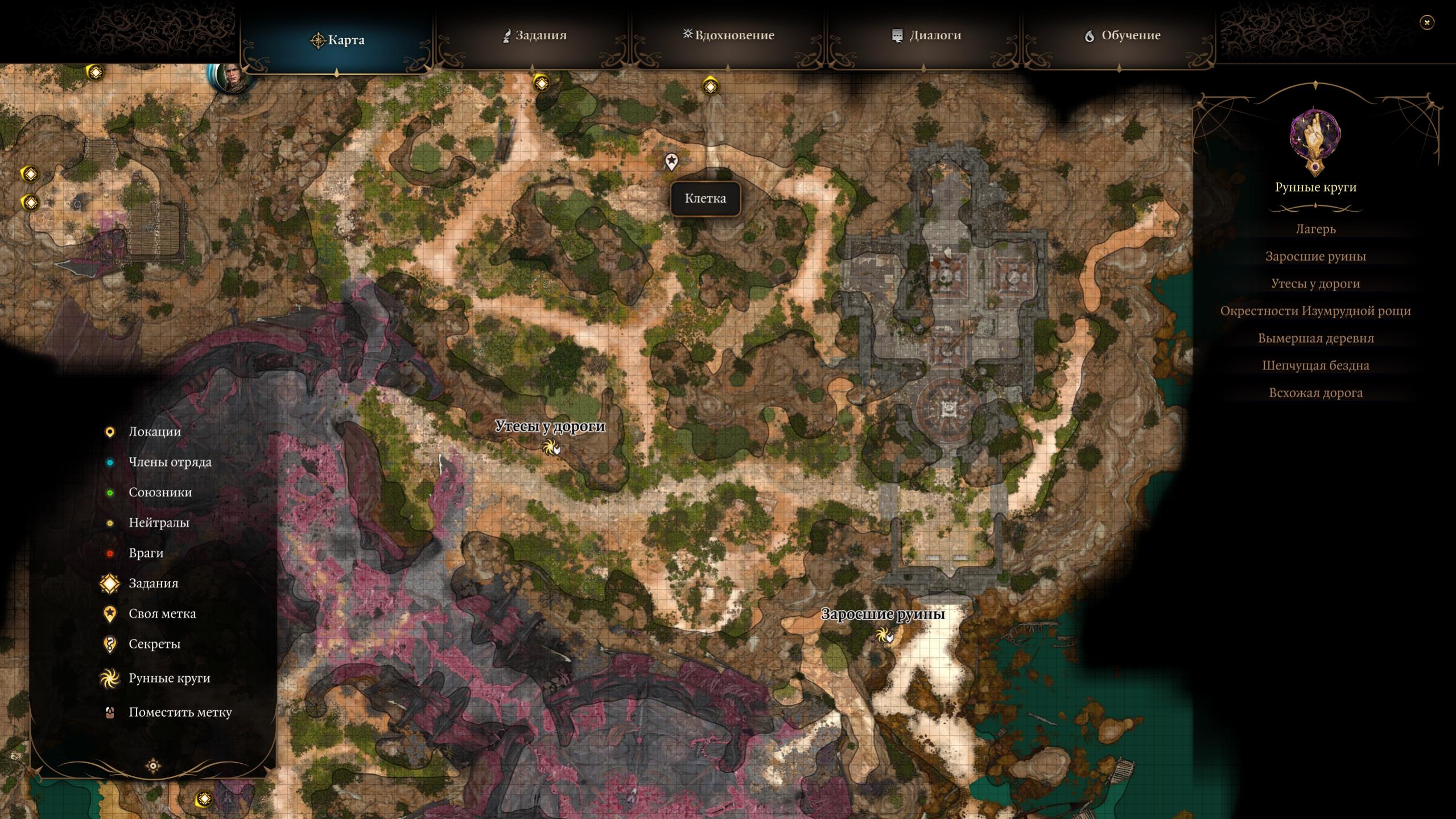Travel to Всхожая дорога waypoint
Image resolution: width=1456 pixels, height=819 pixels.
click(x=1315, y=393)
